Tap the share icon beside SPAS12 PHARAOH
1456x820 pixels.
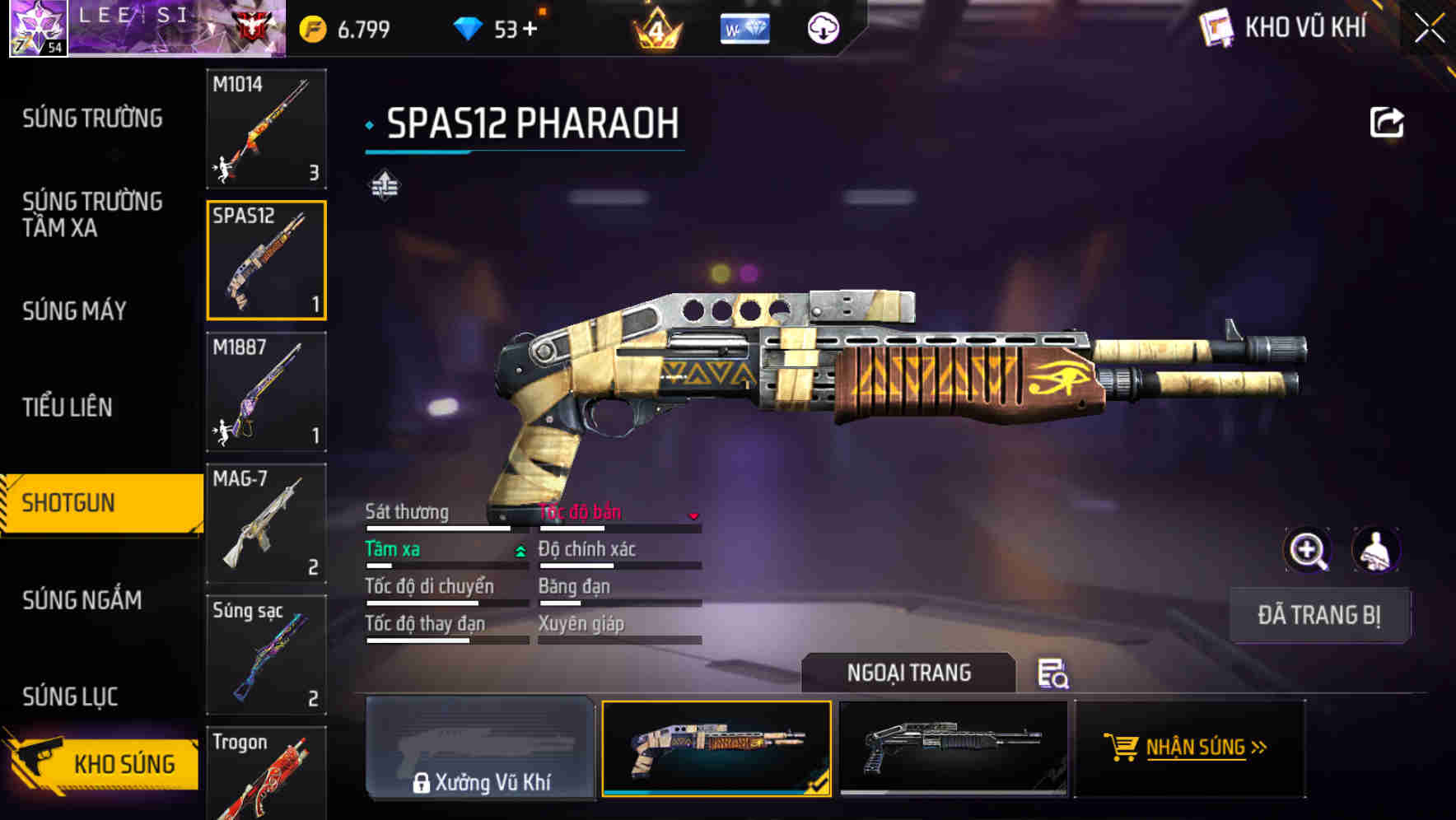(1388, 122)
